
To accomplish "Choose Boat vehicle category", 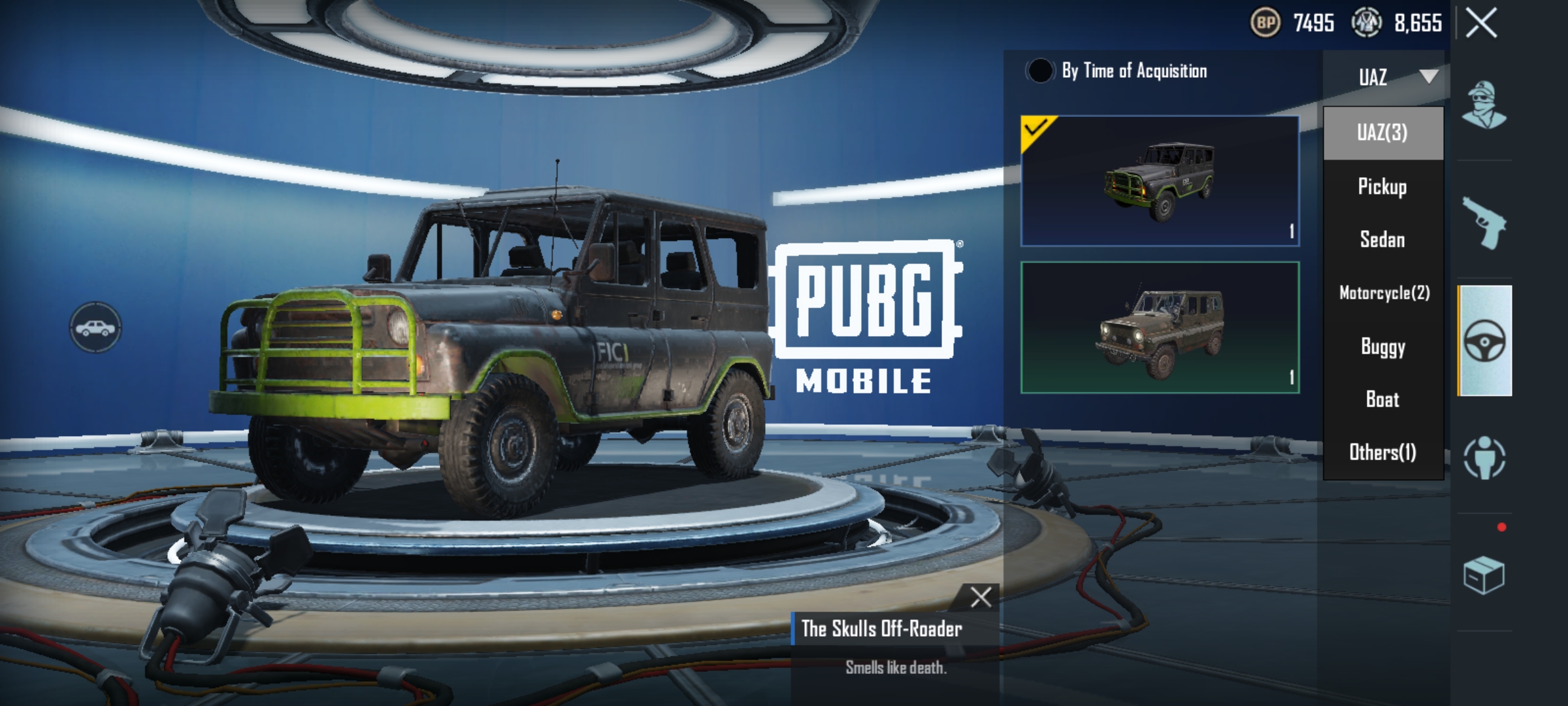I will [x=1382, y=399].
